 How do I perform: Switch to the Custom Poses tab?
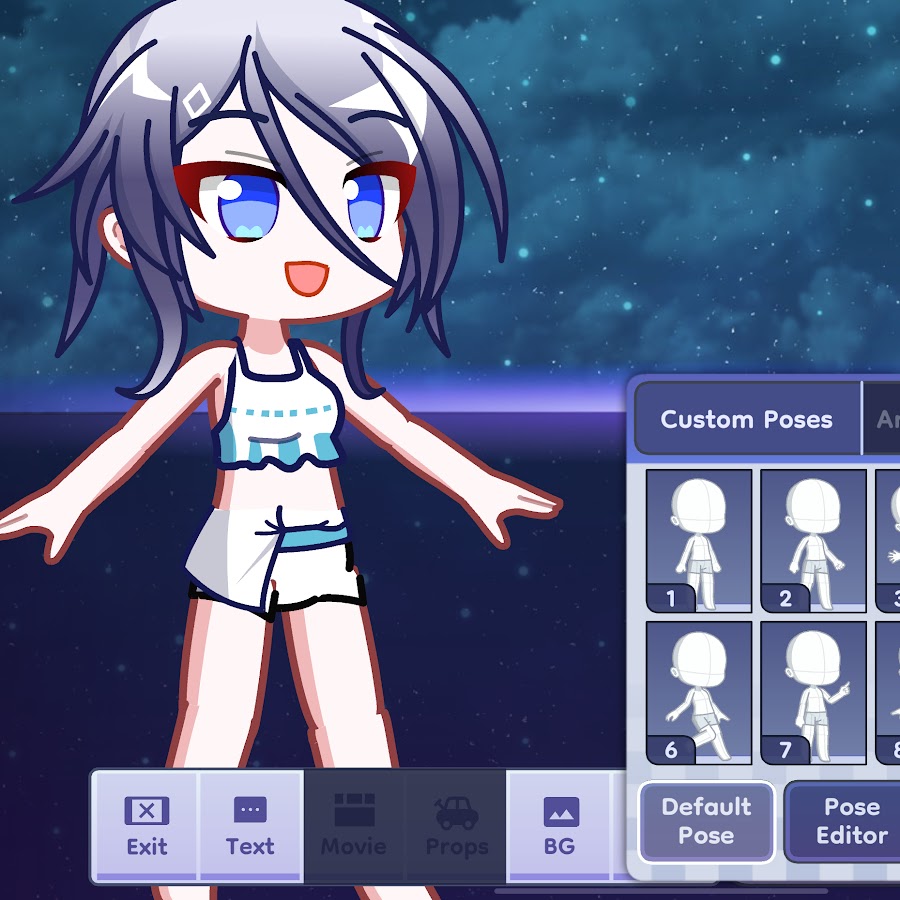[x=746, y=419]
